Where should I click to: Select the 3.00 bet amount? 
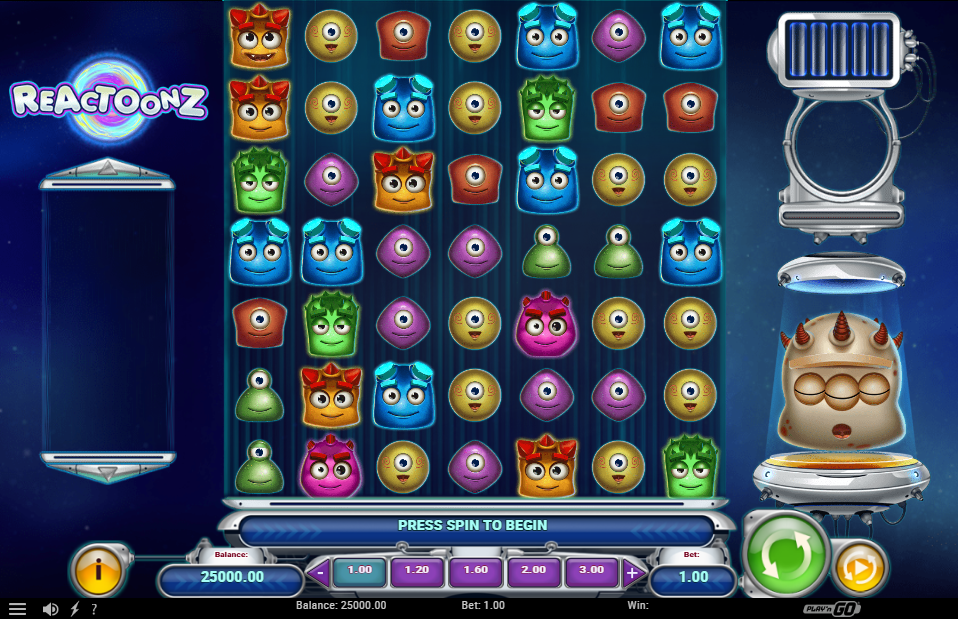591,571
